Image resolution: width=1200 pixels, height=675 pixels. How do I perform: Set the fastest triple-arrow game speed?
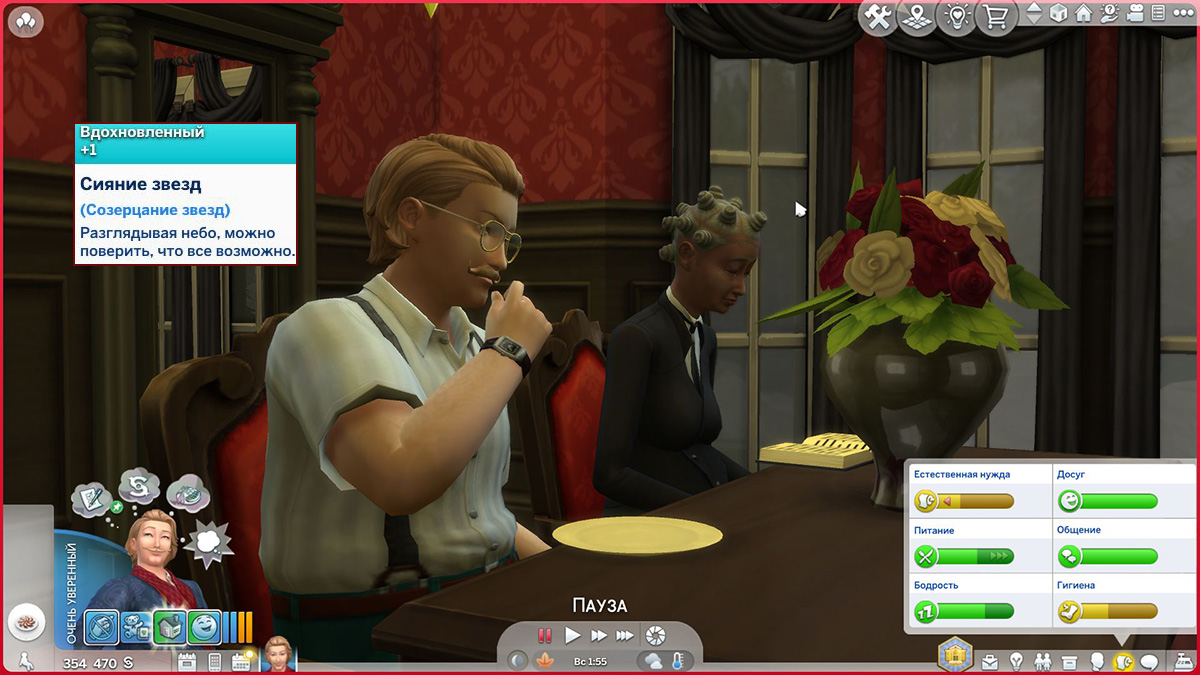pyautogui.click(x=625, y=635)
